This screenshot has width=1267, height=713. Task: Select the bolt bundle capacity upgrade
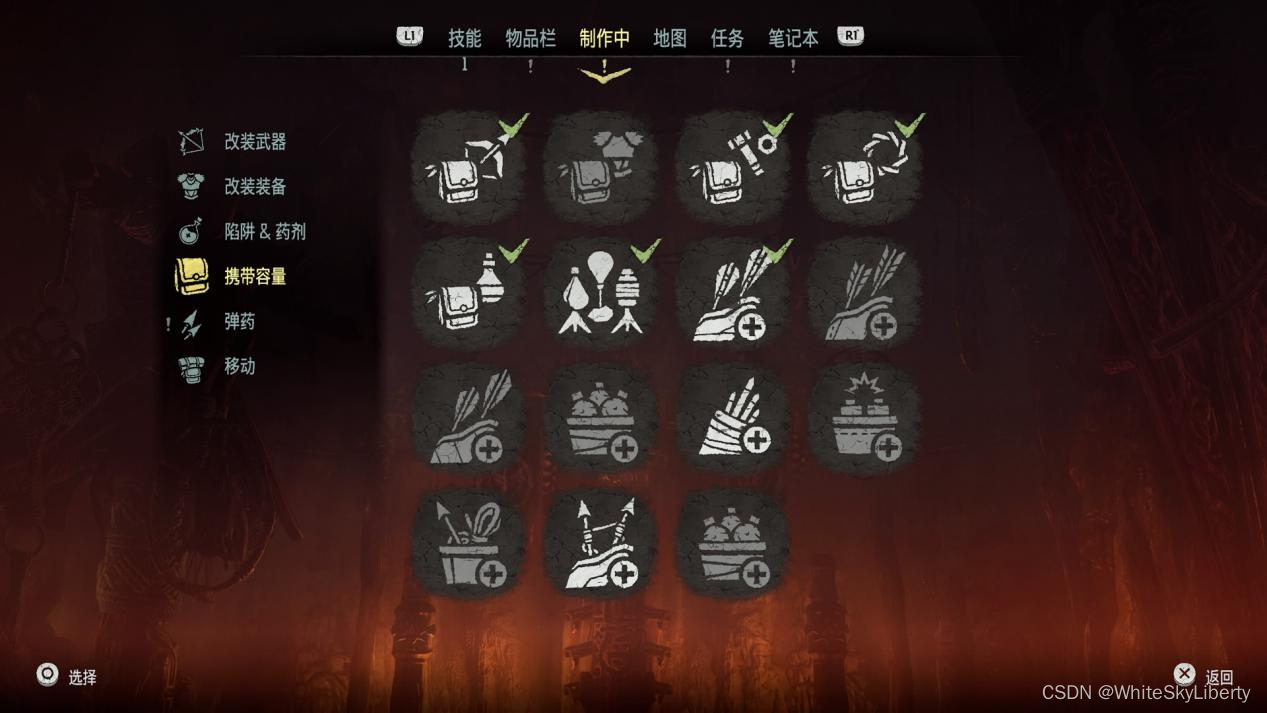[732, 419]
